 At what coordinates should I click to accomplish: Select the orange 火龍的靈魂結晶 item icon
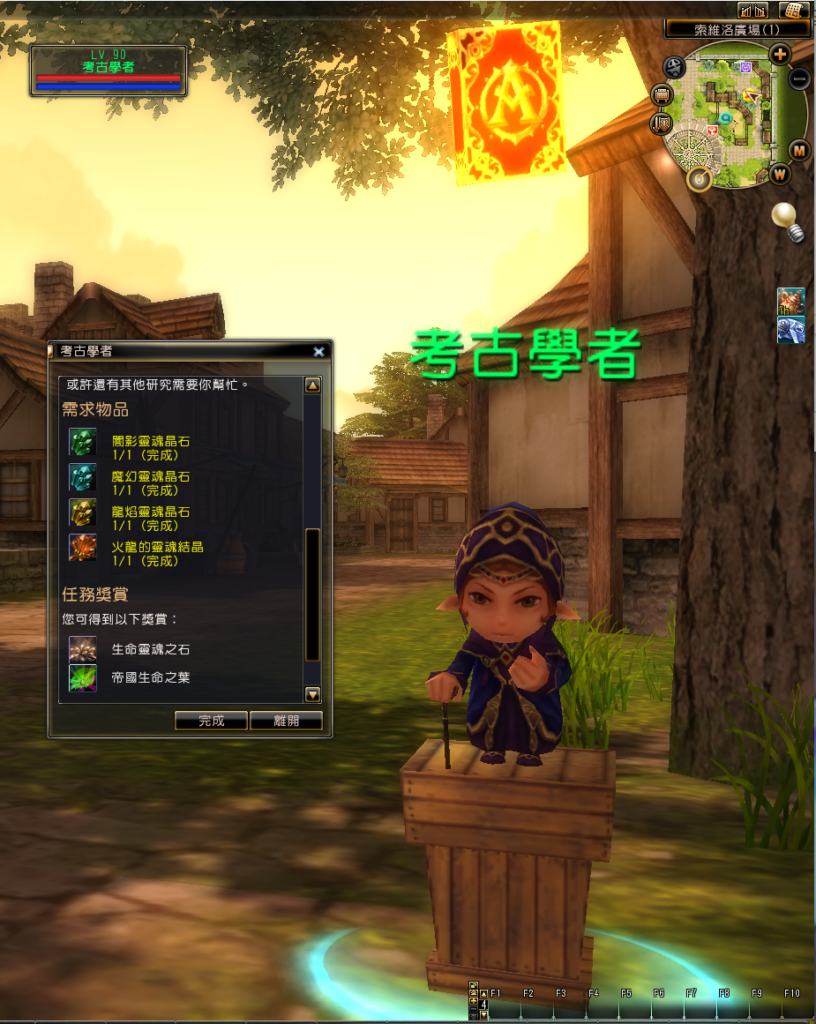coord(82,548)
